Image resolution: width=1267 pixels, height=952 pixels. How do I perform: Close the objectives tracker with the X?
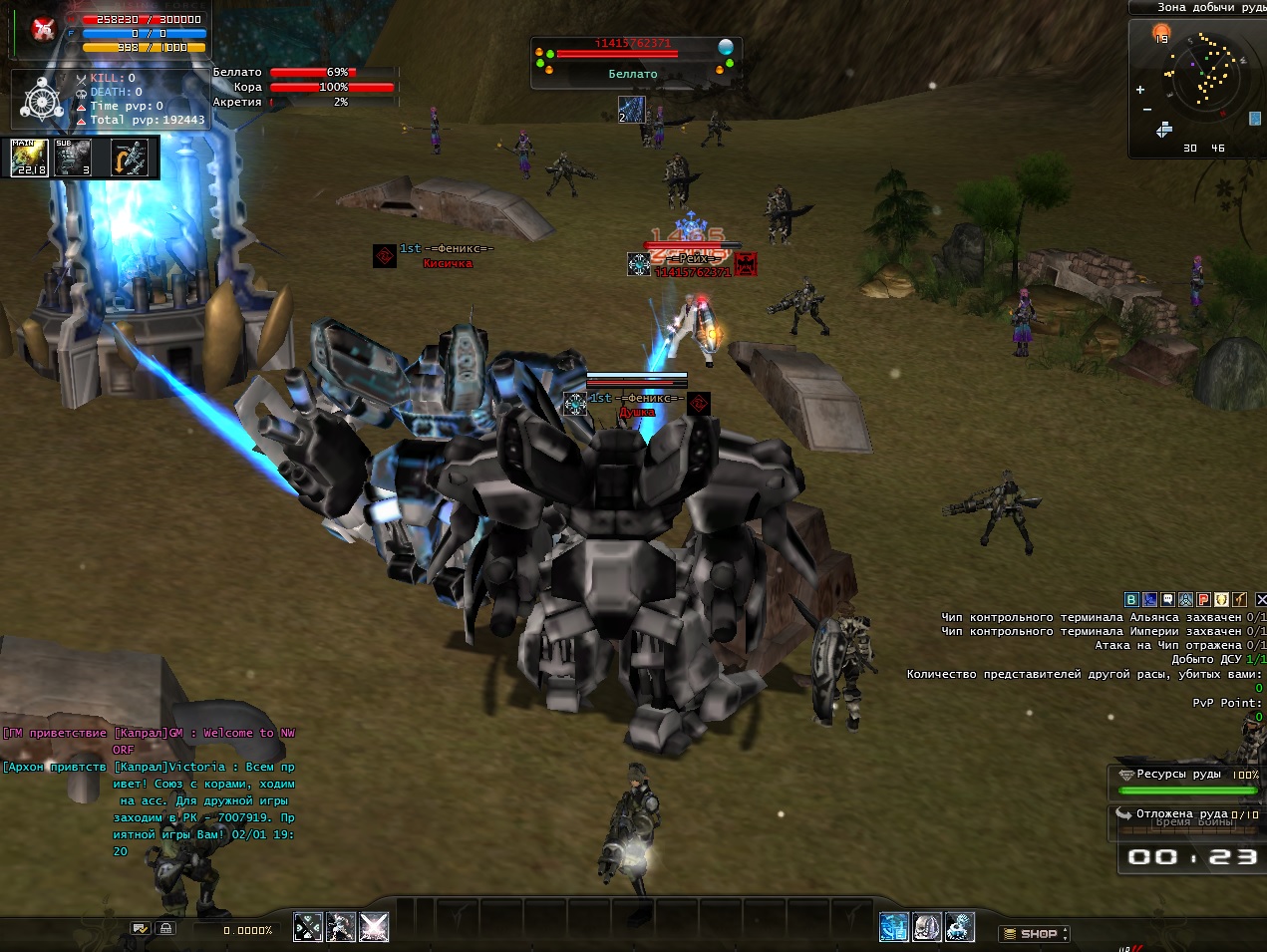(x=1260, y=600)
